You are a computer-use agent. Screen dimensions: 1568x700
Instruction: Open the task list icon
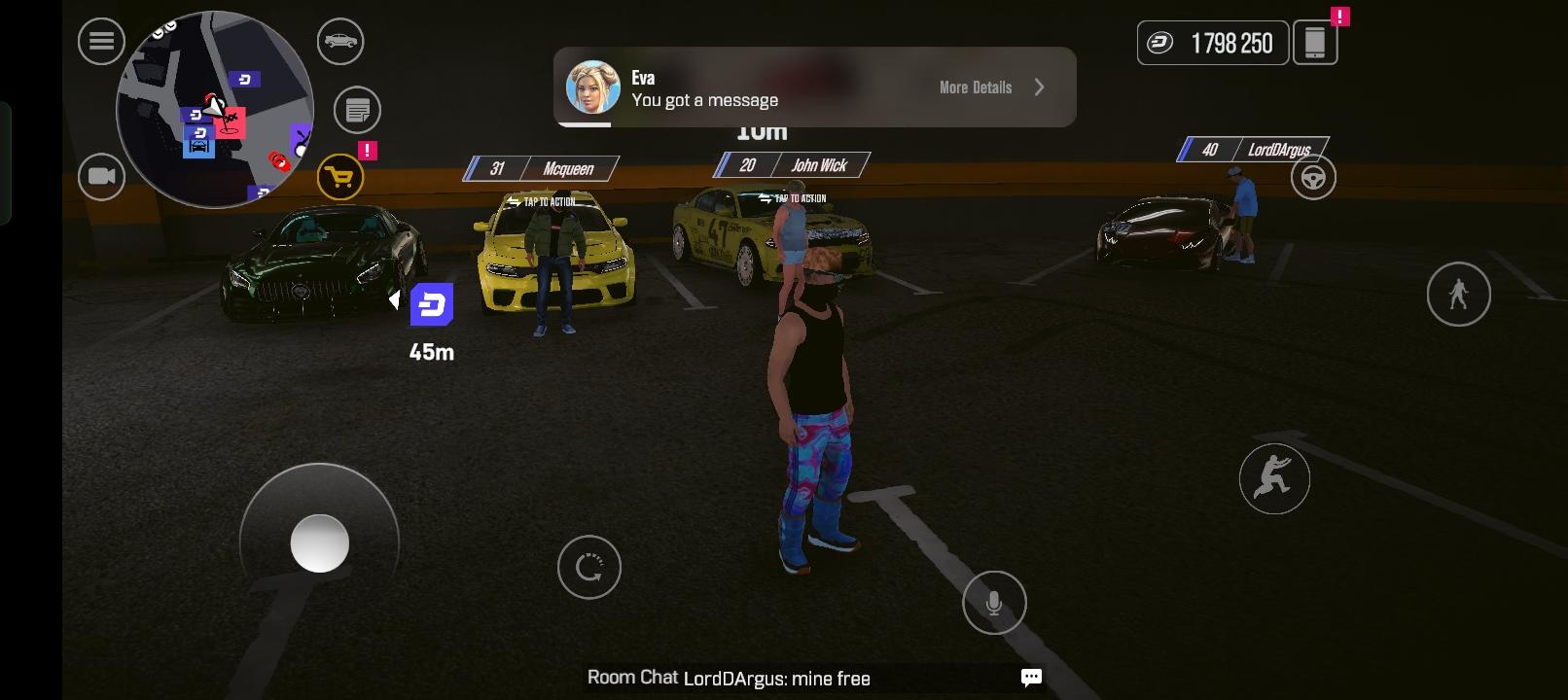click(x=356, y=109)
